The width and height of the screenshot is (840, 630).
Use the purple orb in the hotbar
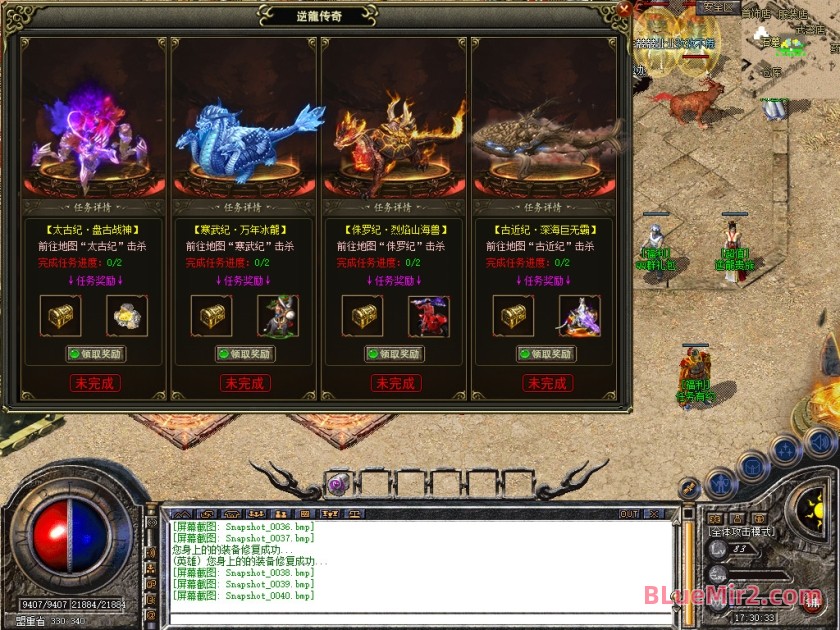pyautogui.click(x=336, y=483)
